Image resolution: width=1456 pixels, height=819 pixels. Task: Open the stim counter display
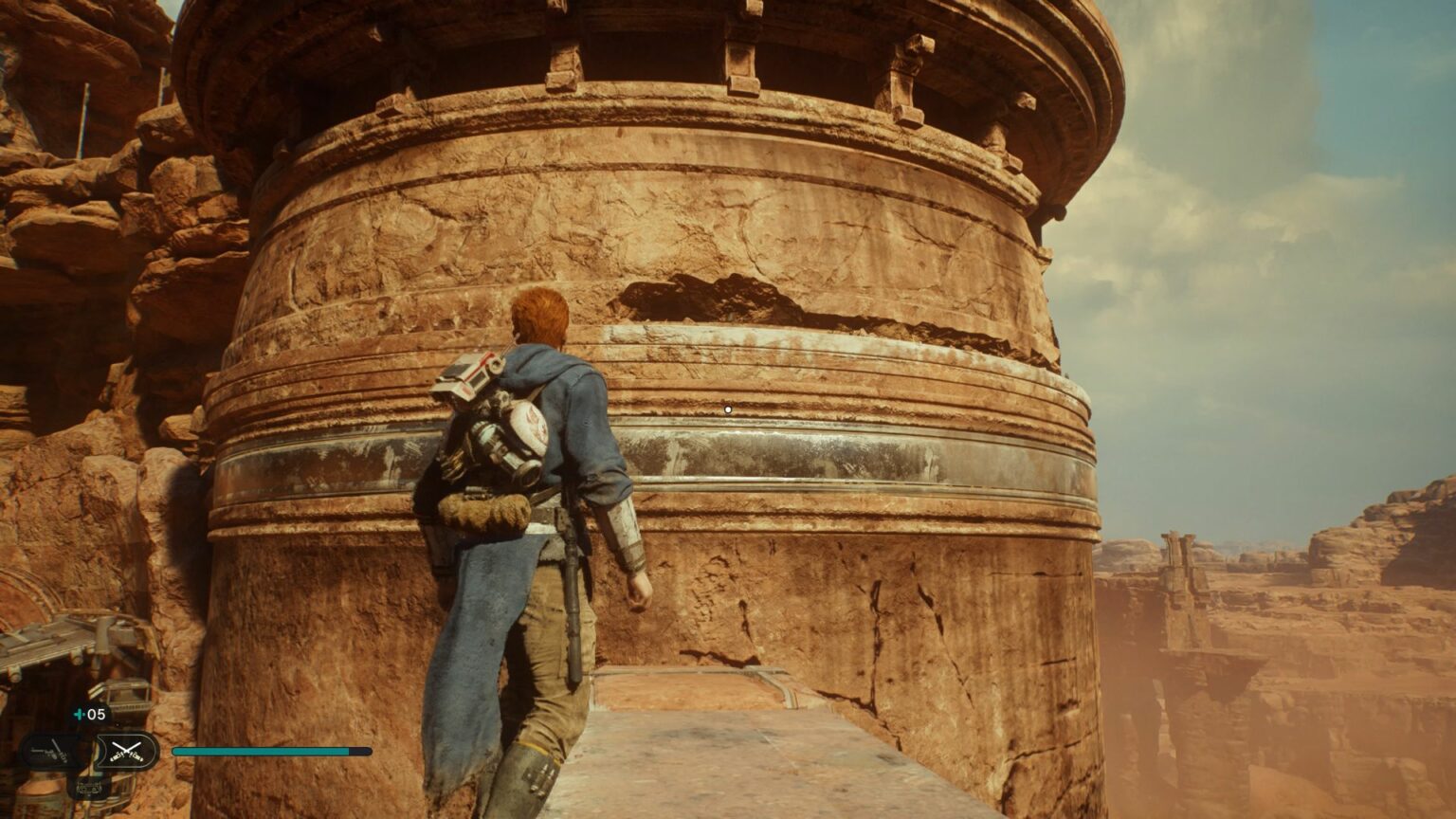pos(88,714)
